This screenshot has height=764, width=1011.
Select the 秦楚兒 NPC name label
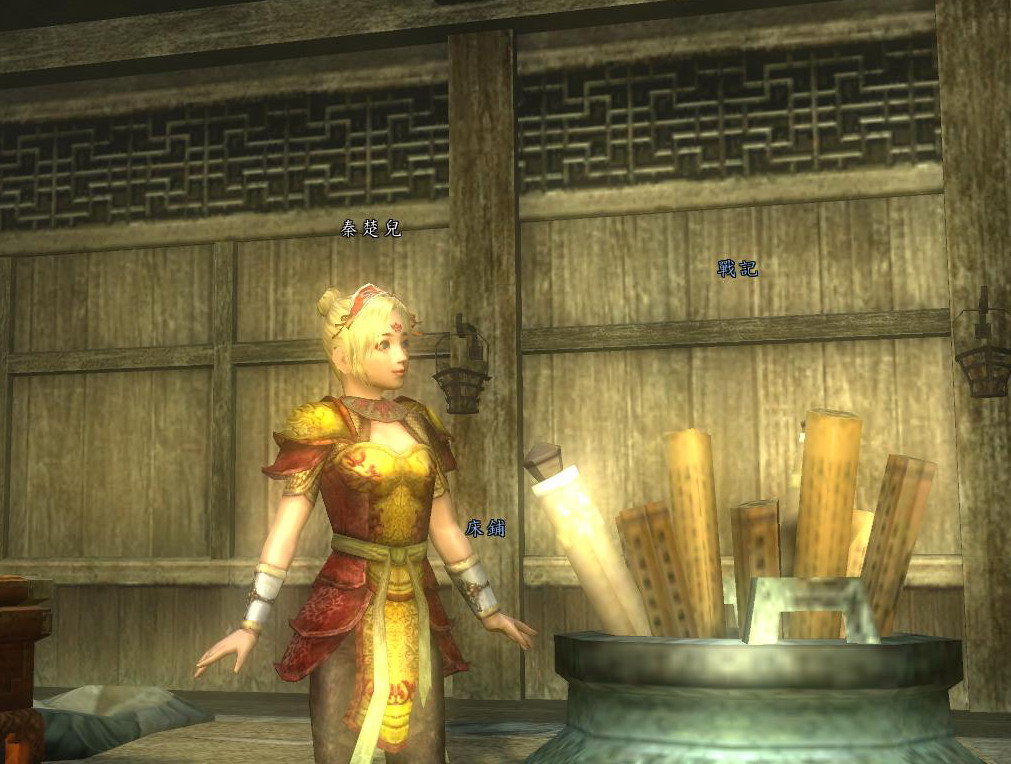point(370,229)
